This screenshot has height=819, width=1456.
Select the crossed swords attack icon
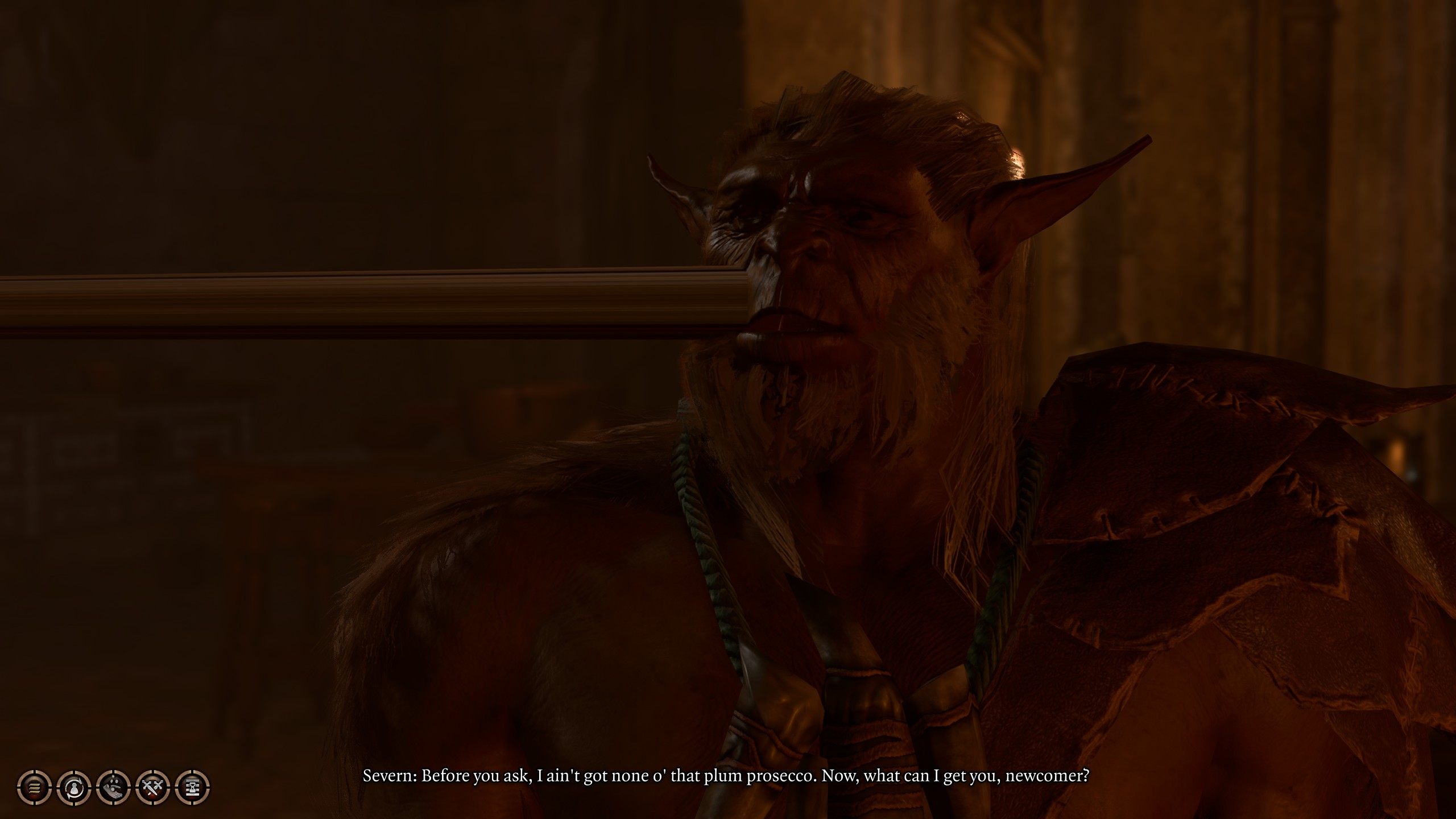(x=153, y=788)
